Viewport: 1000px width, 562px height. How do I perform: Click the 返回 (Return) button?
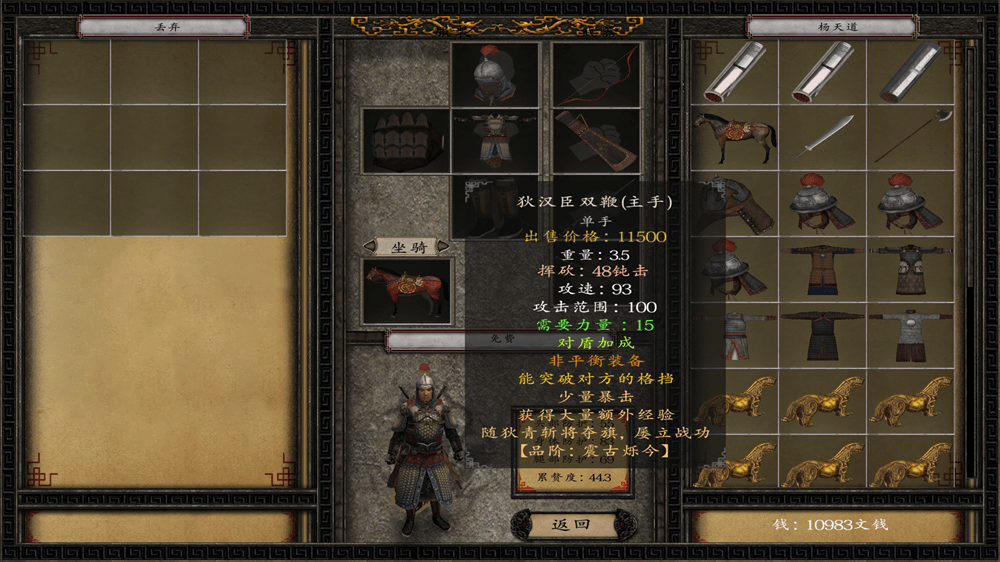coord(571,523)
